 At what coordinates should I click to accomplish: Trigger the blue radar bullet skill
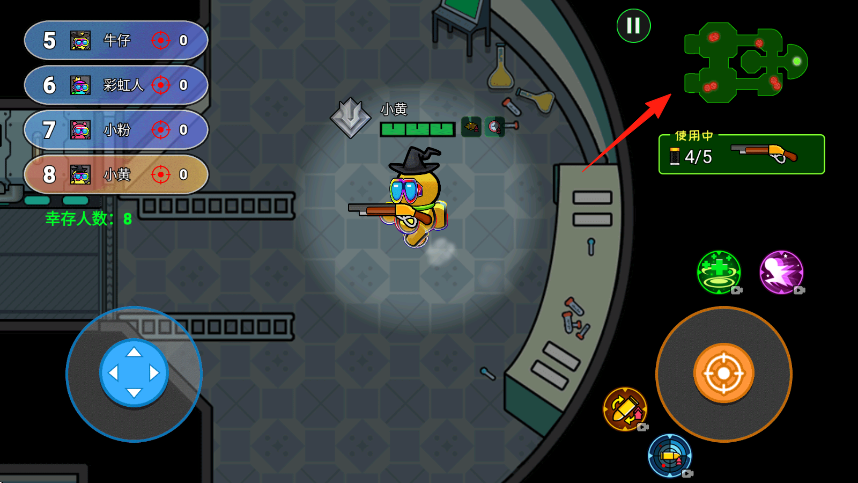pos(669,455)
